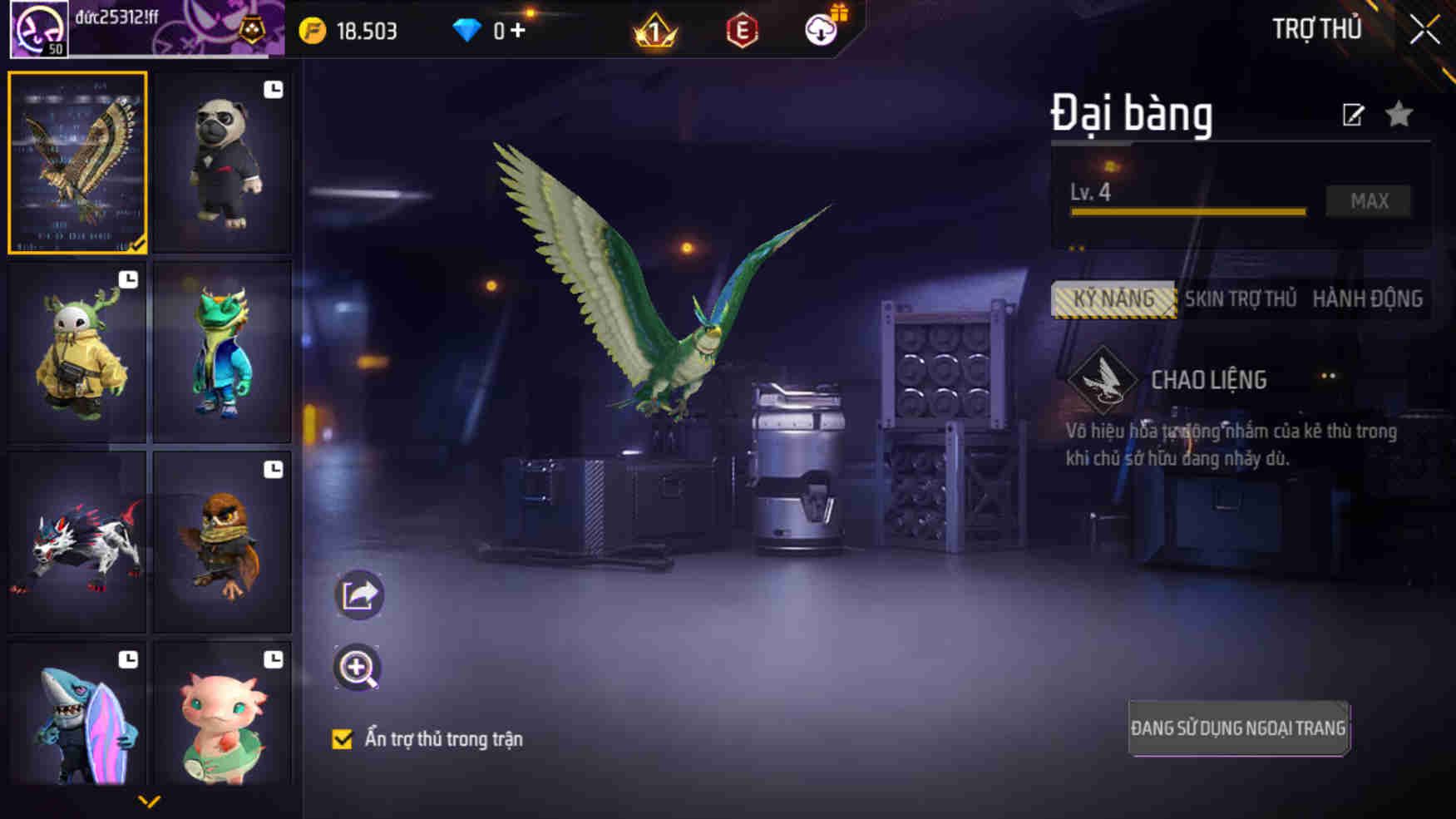Choose the brown owl pet
The image size is (1456, 819).
coord(222,542)
